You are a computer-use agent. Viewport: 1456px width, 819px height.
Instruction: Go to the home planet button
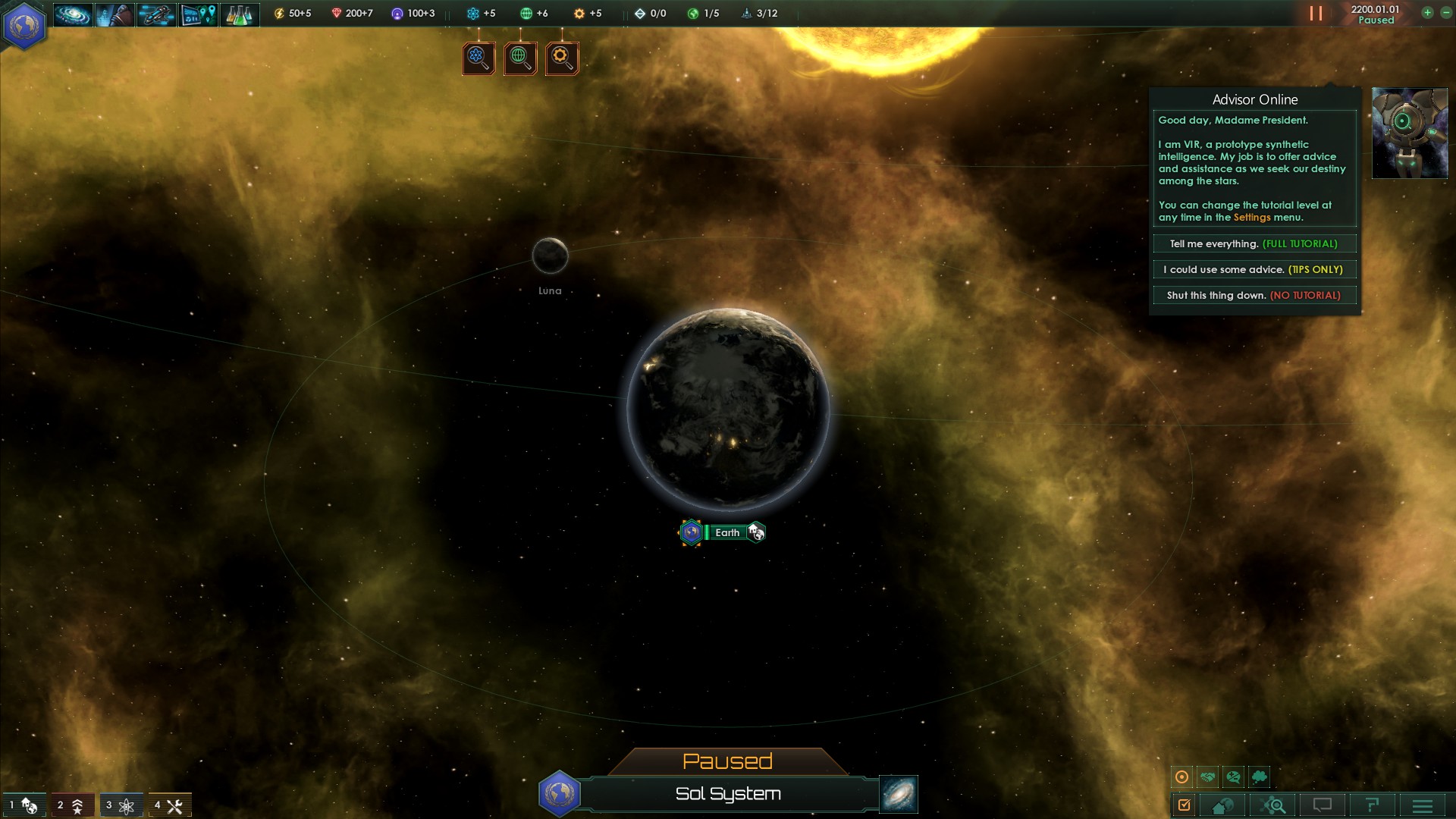pyautogui.click(x=1222, y=805)
